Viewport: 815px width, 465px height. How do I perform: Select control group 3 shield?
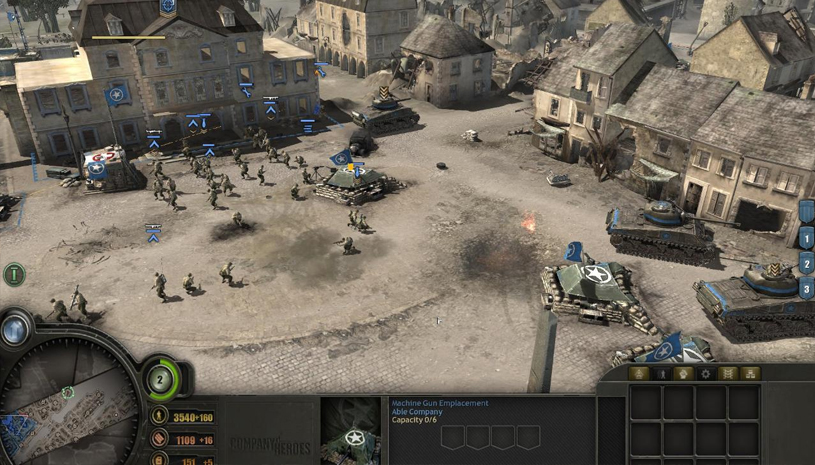click(807, 290)
